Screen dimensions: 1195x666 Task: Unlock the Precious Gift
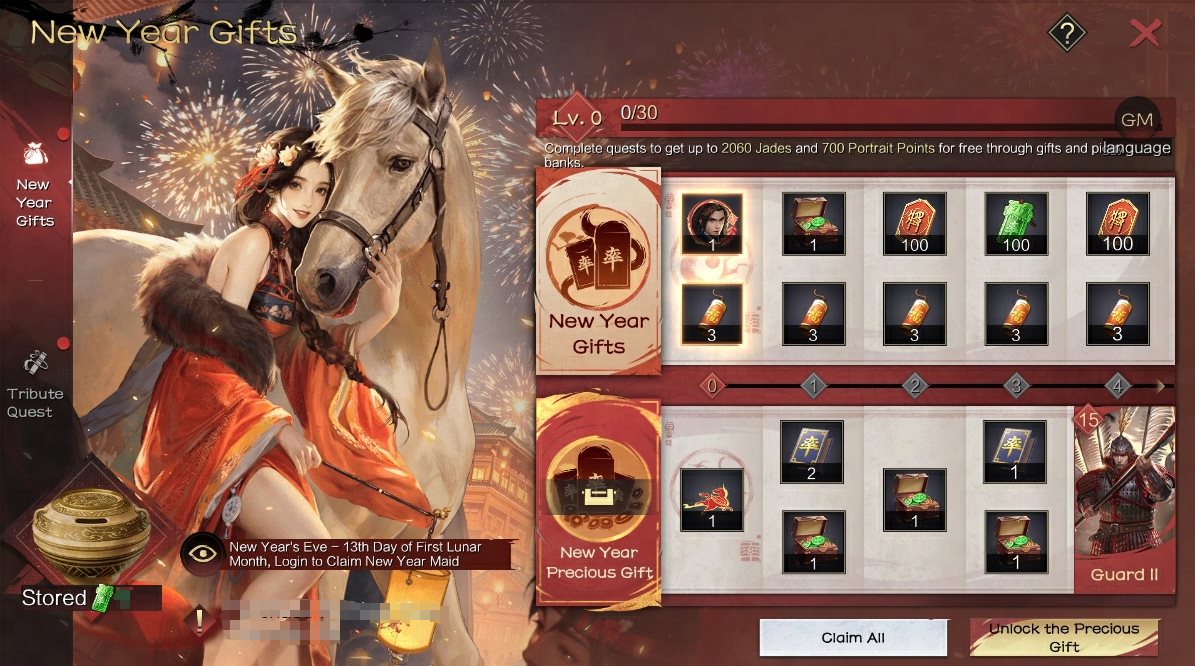[x=1064, y=638]
